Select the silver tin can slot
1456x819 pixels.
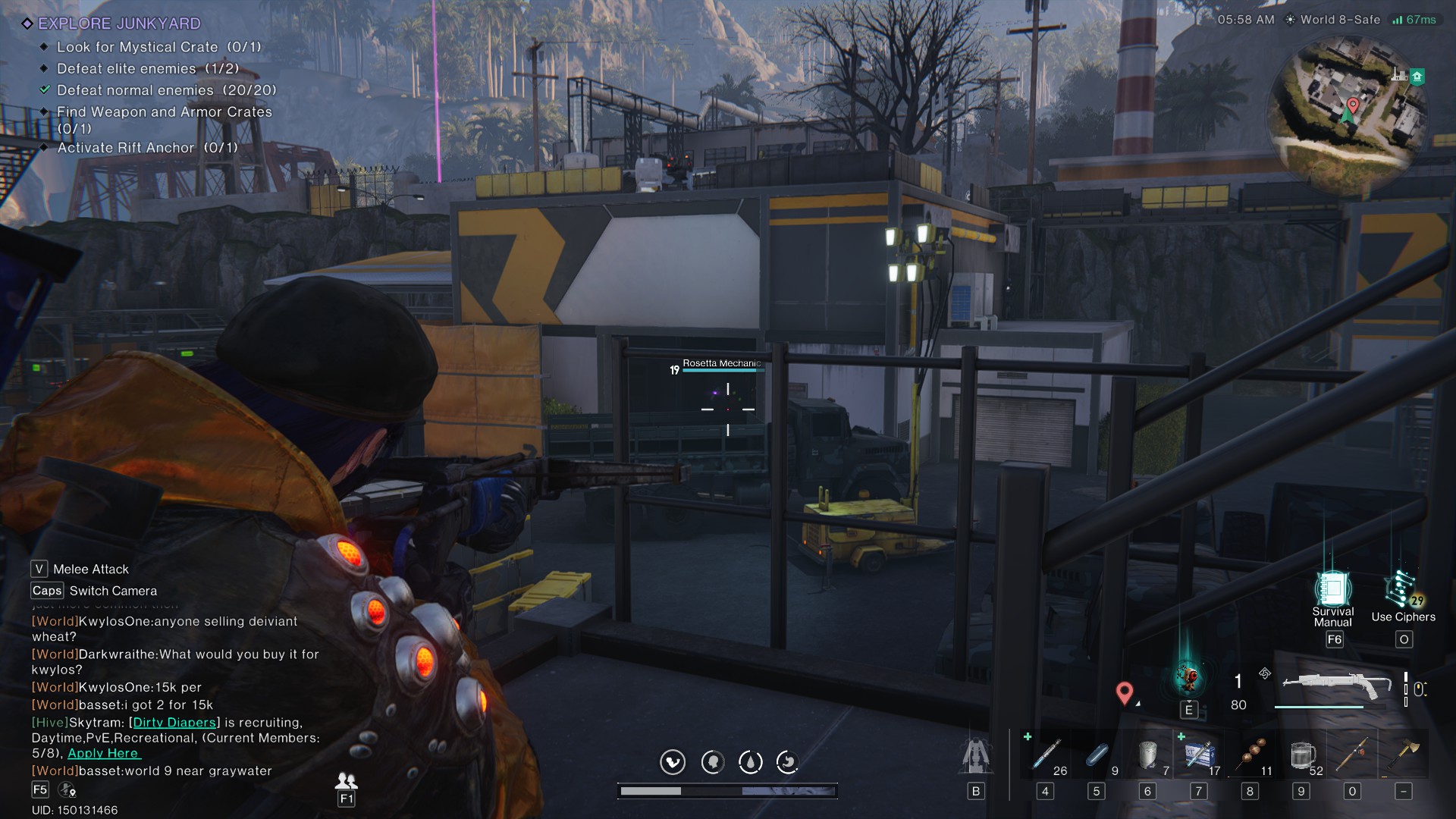pos(1148,755)
